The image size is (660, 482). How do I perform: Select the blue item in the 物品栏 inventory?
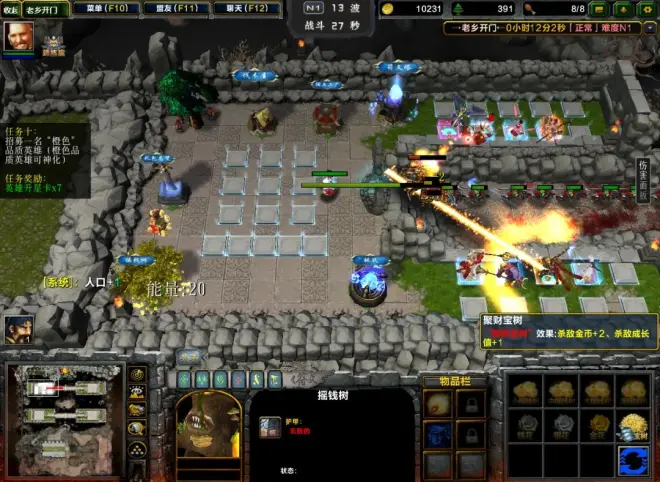tap(437, 436)
